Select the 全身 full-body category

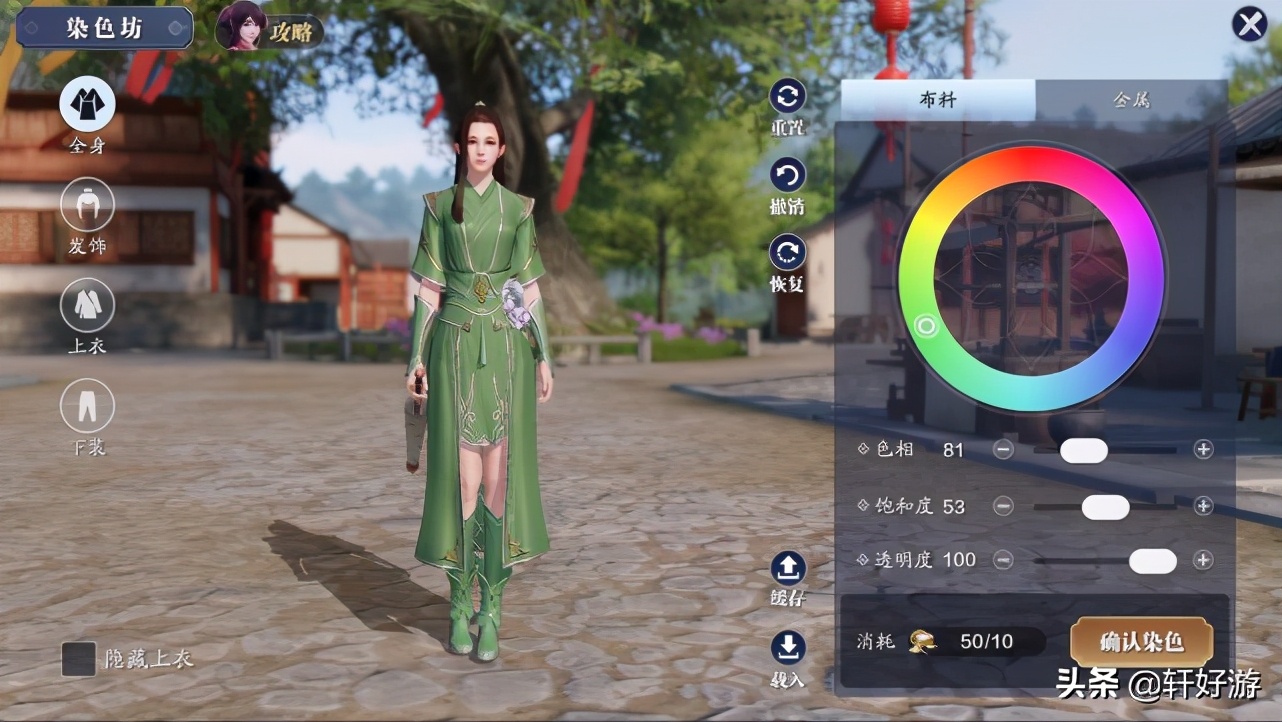tap(87, 105)
